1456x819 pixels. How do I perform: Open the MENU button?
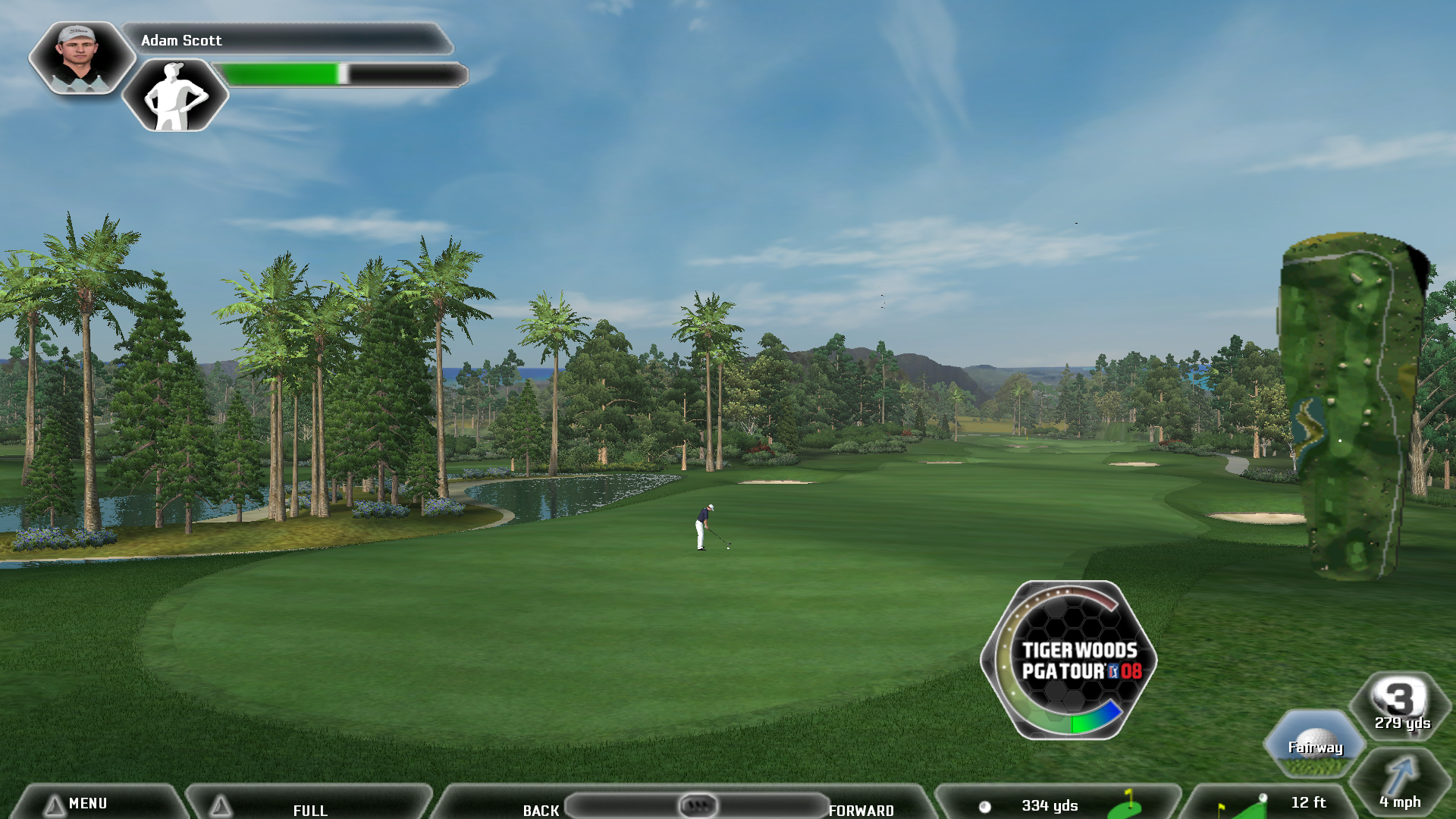coord(87,803)
